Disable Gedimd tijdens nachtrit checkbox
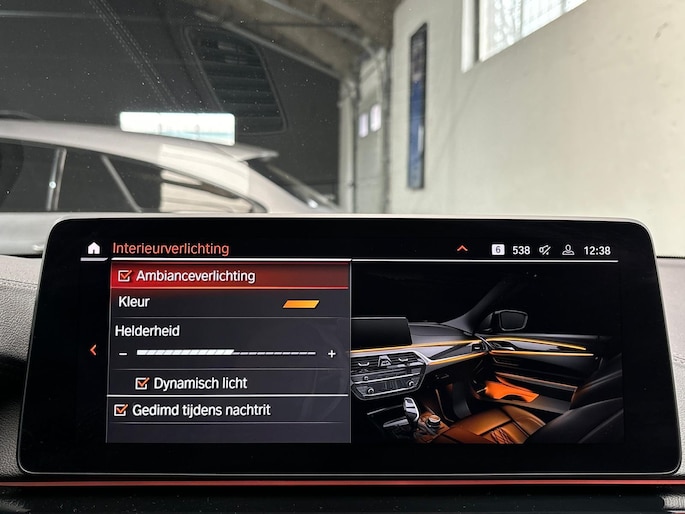The width and height of the screenshot is (685, 514). click(x=121, y=410)
